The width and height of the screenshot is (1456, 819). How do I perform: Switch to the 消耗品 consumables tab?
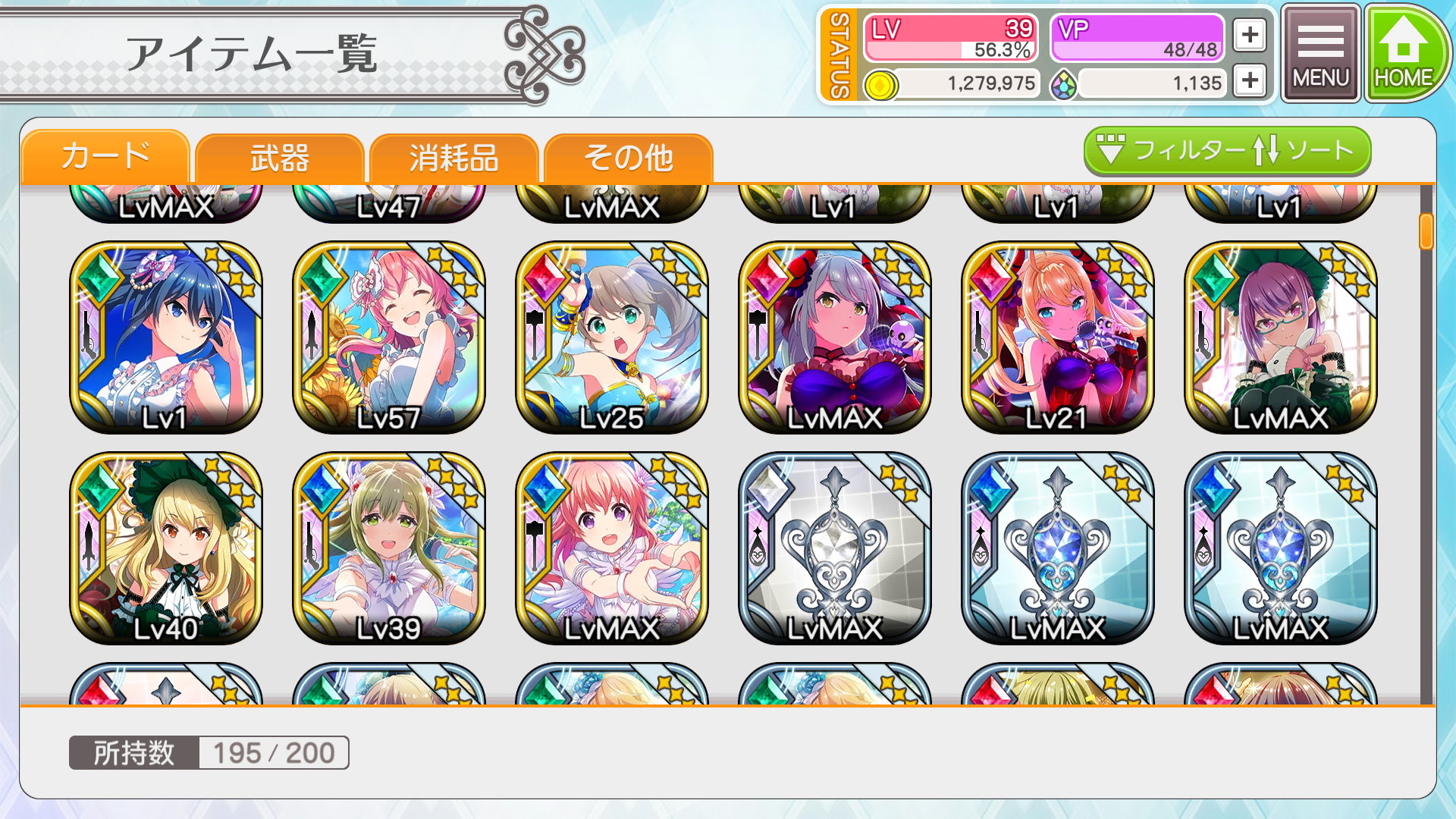click(x=454, y=157)
